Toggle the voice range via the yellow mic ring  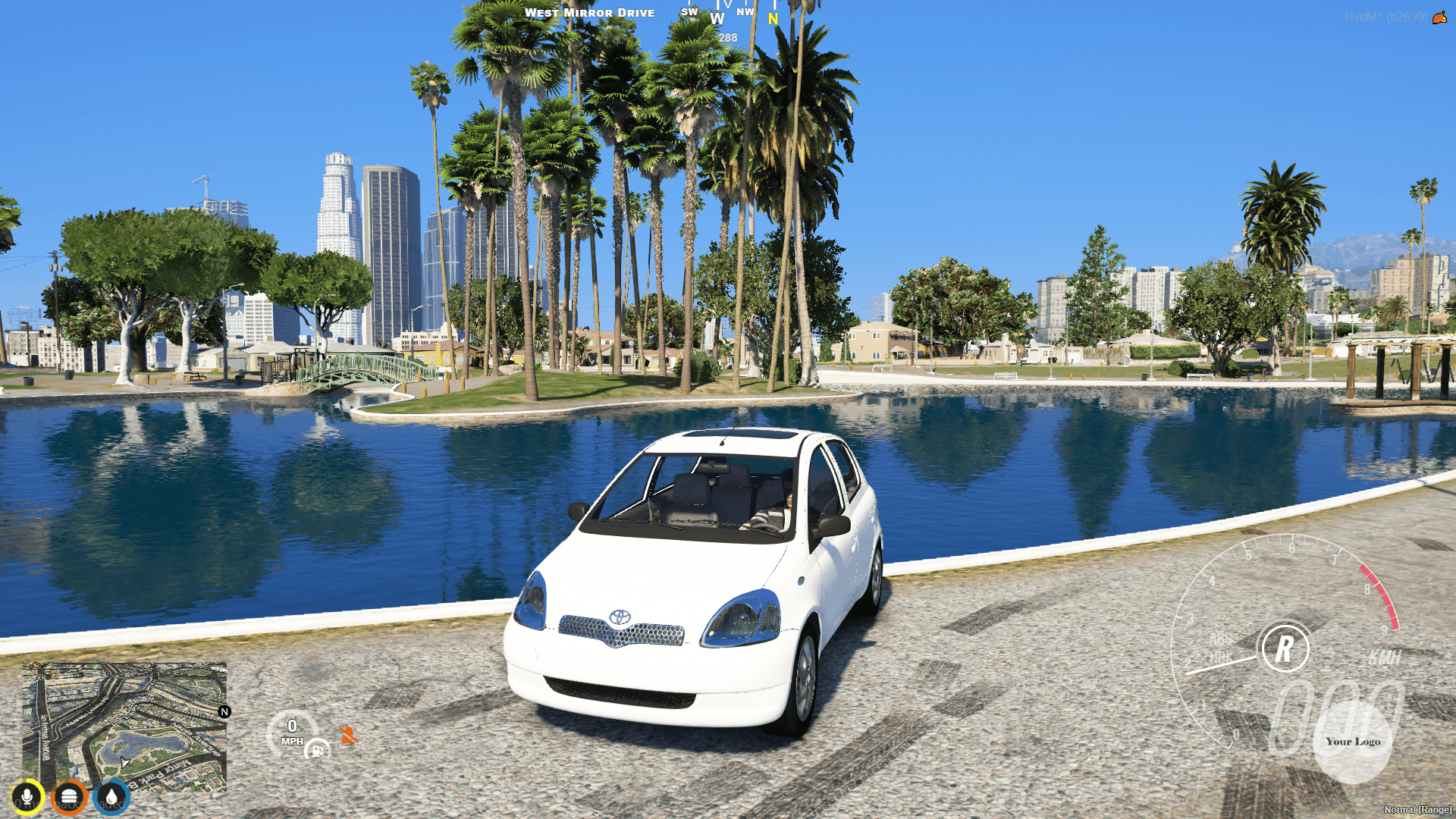click(27, 795)
